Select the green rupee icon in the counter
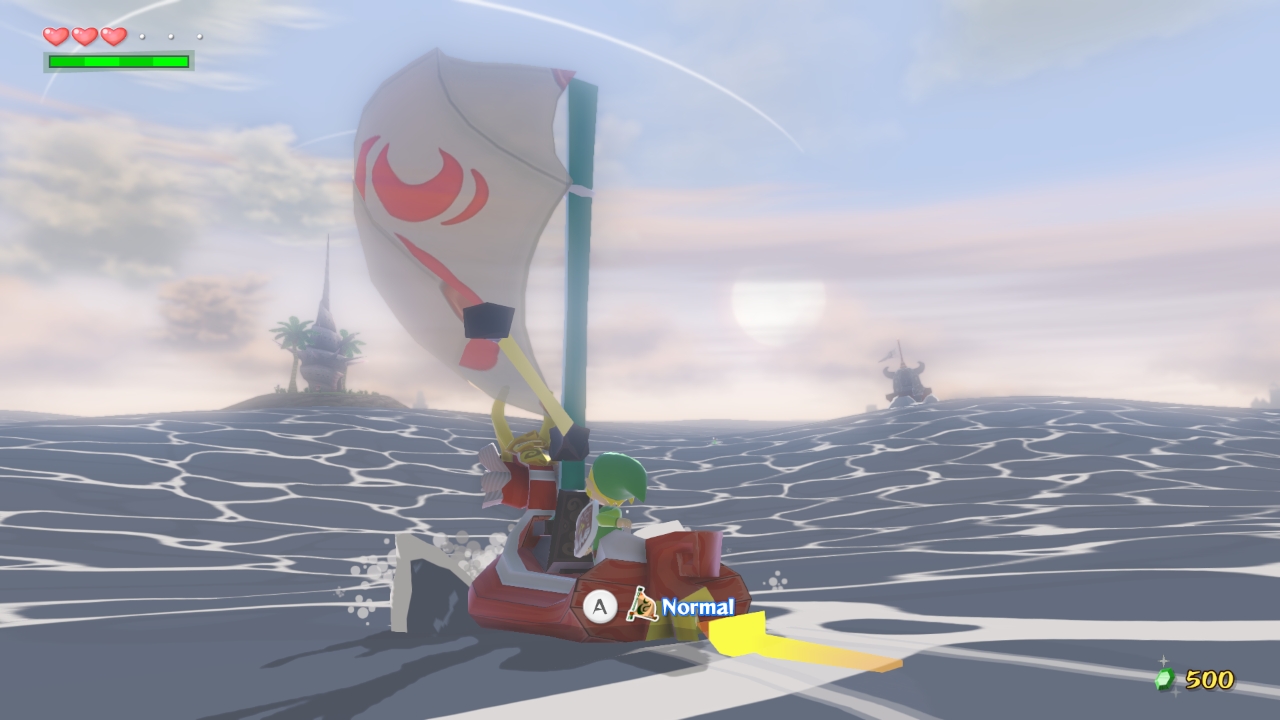This screenshot has width=1280, height=720. 1165,679
